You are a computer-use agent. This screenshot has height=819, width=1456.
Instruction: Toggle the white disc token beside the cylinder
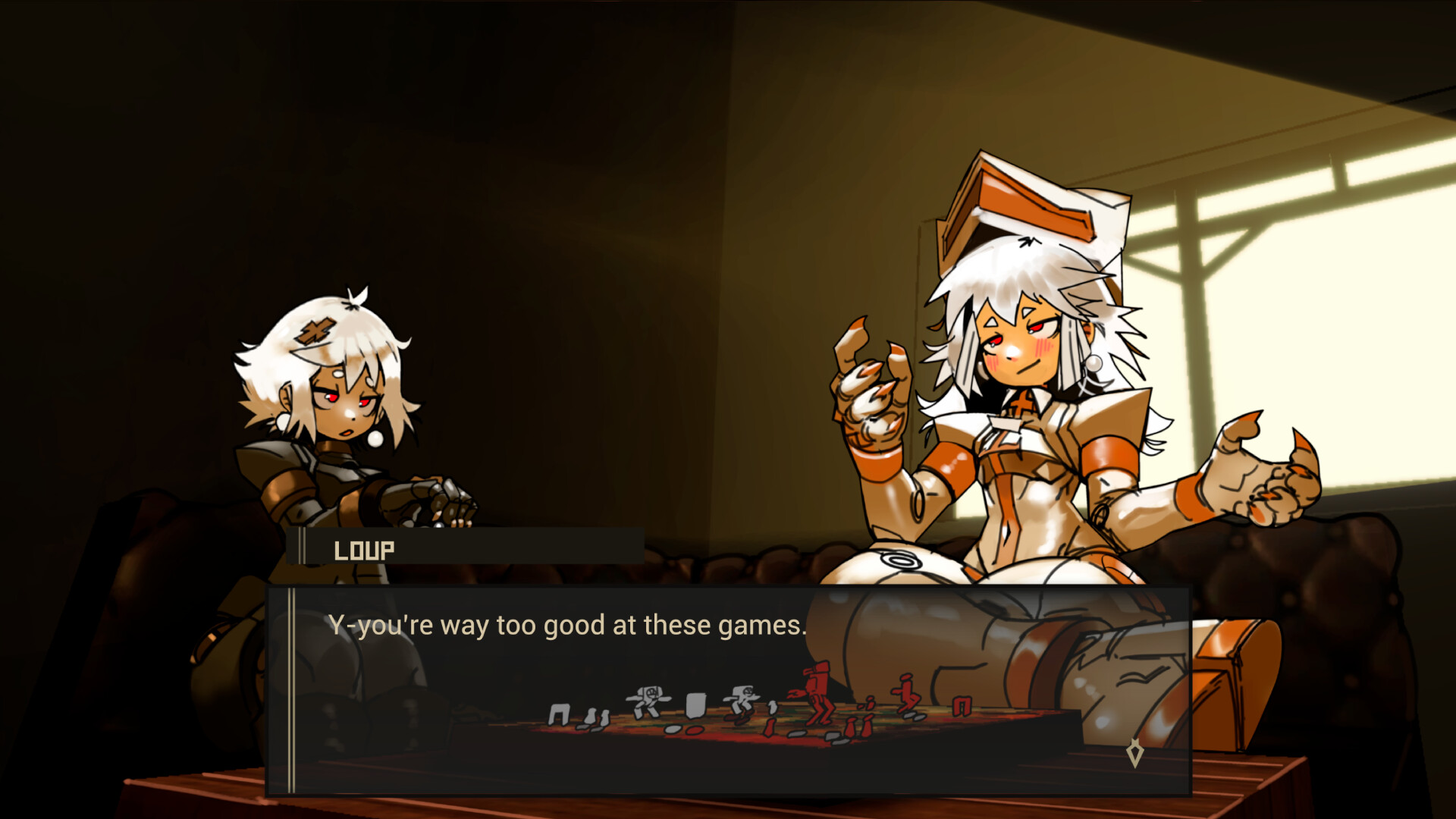click(x=673, y=729)
